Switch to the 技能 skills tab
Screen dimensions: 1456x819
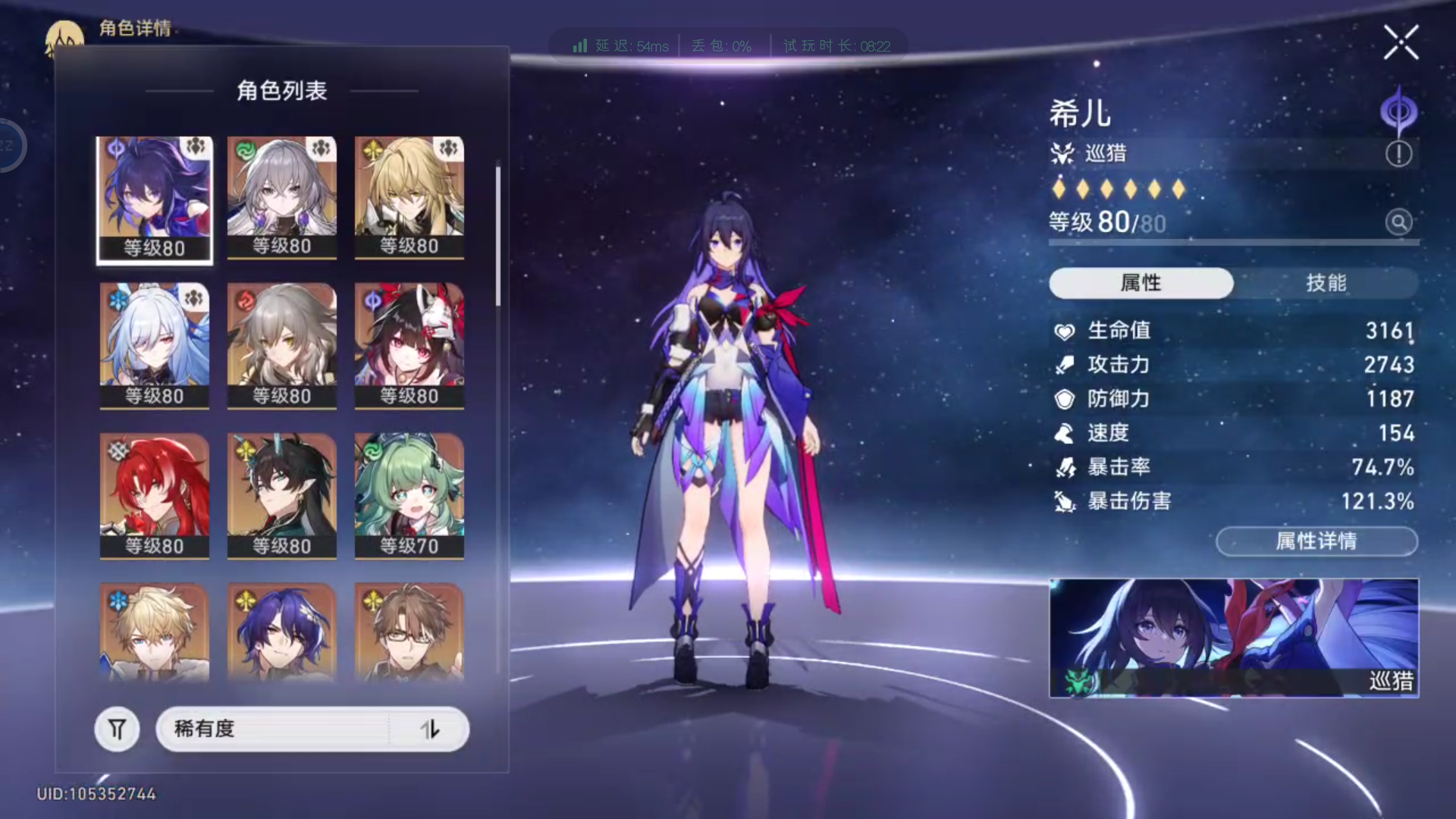point(1326,283)
